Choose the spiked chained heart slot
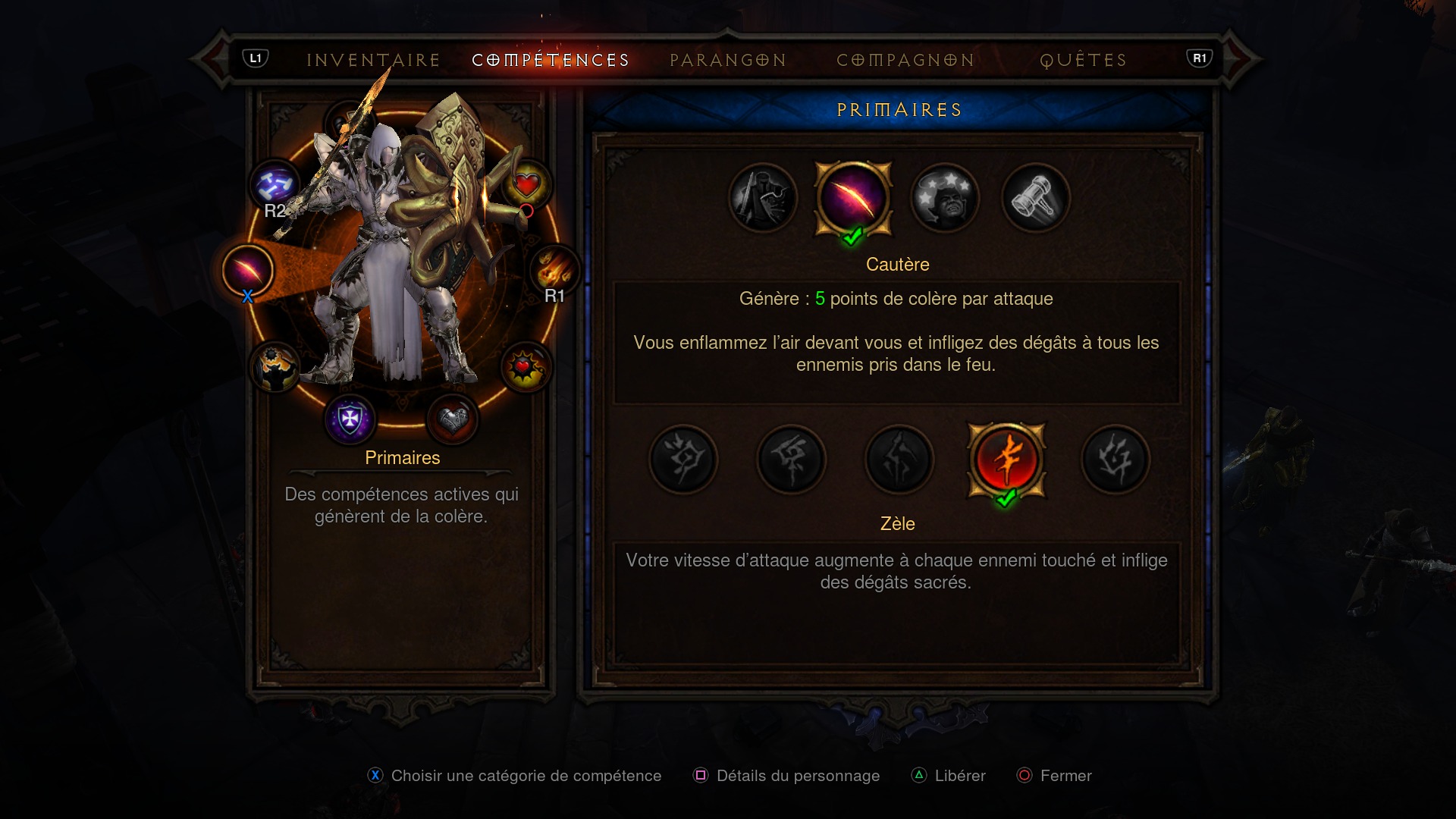Viewport: 1456px width, 819px height. tap(526, 368)
